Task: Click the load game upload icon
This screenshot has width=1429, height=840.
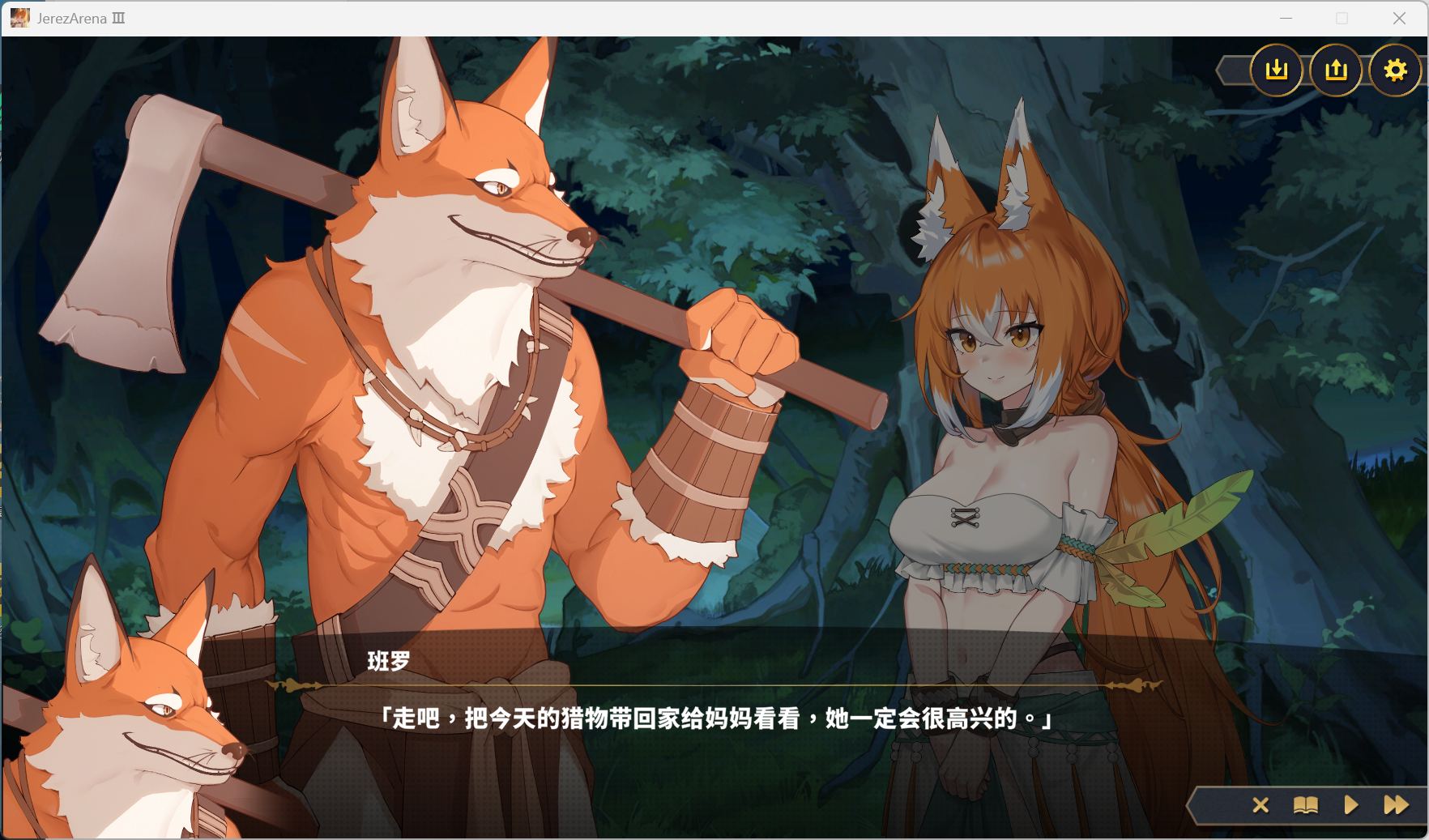Action: (1336, 71)
